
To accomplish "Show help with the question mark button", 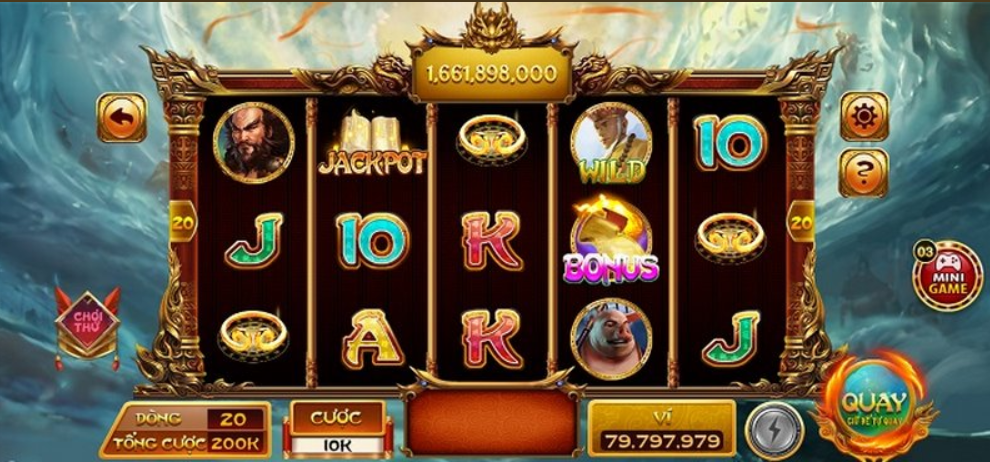I will (863, 173).
